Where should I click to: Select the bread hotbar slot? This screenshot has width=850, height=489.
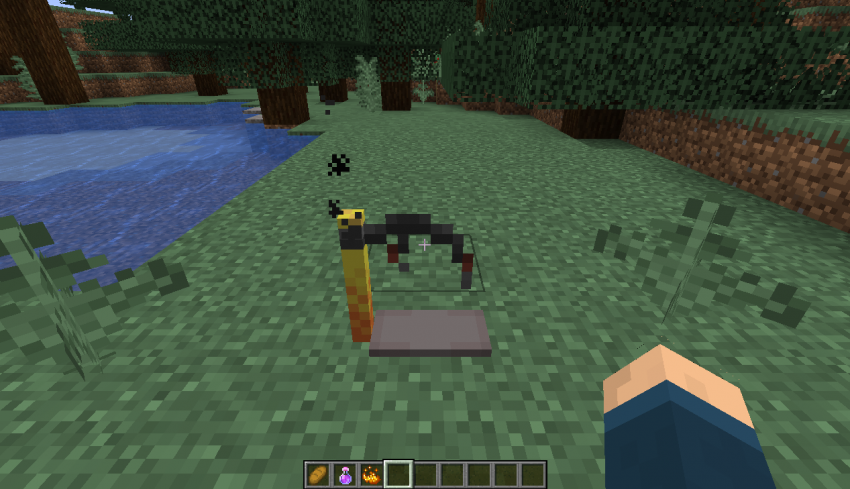[x=317, y=474]
